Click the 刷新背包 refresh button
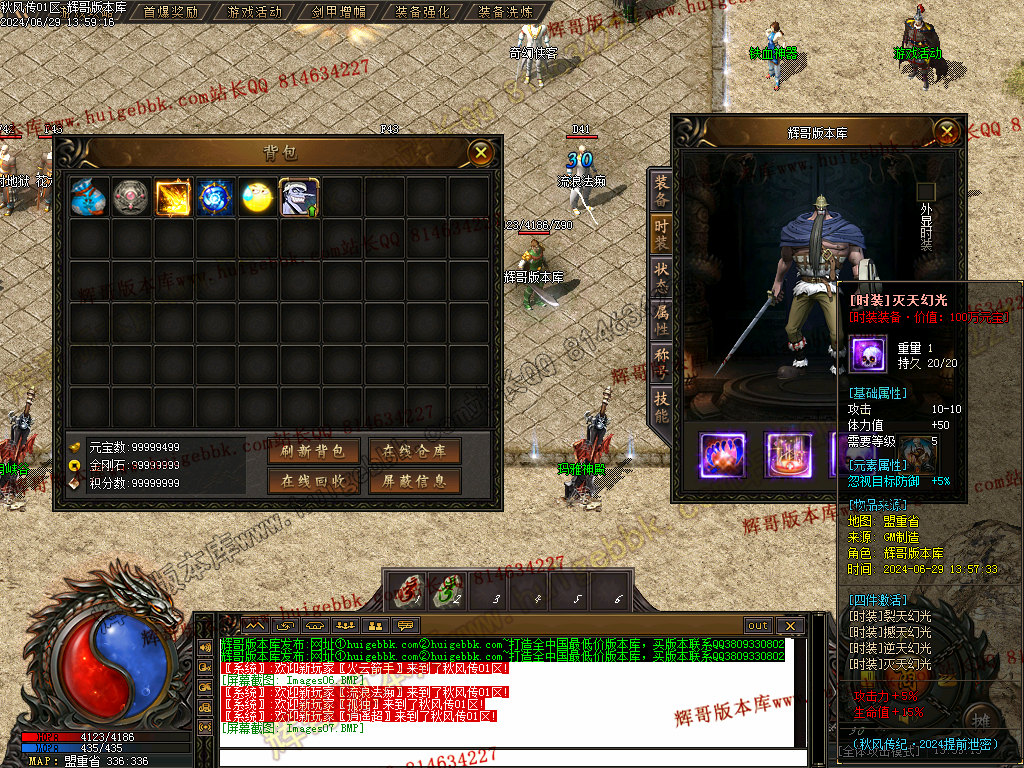1024x768 pixels. 313,452
